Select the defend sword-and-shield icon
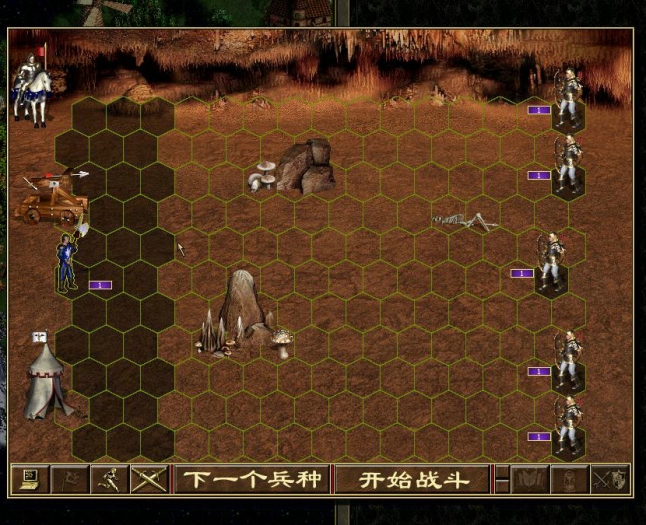646x525 pixels. [x=608, y=480]
